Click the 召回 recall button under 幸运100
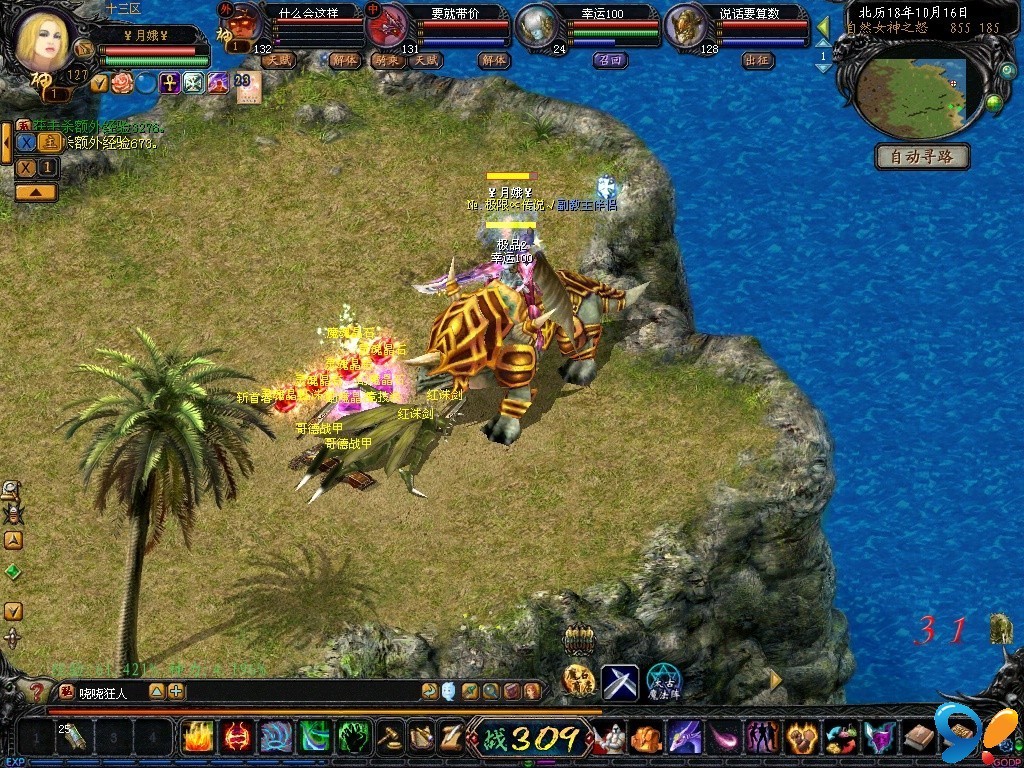Screen dimensions: 1024x768 (x=609, y=60)
